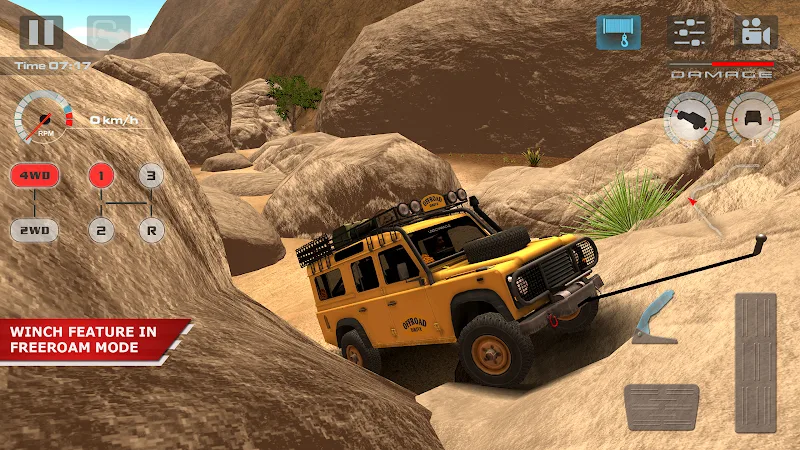Open the sliders settings panel
The height and width of the screenshot is (450, 800).
pos(688,32)
